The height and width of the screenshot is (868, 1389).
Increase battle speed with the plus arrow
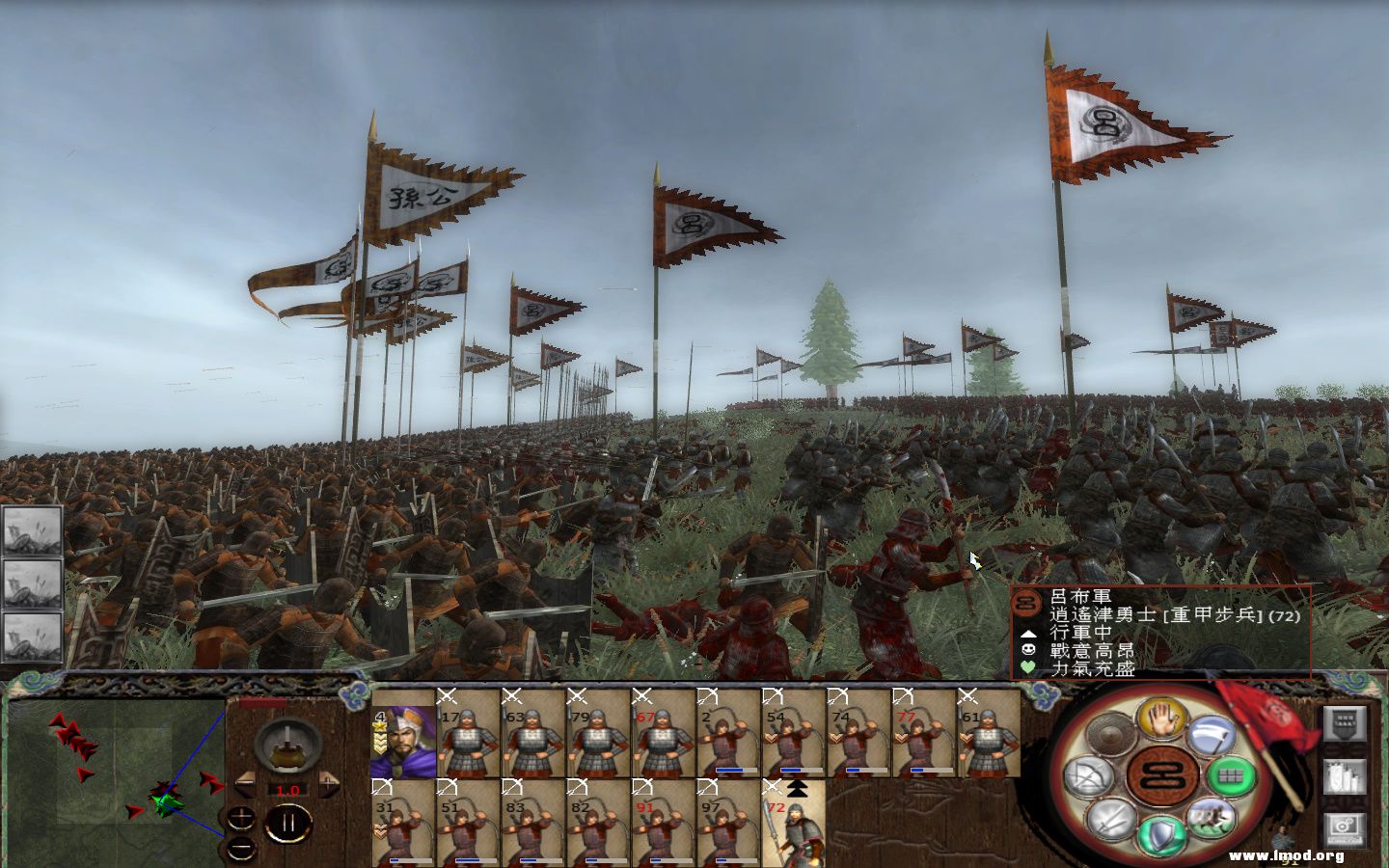[x=329, y=784]
